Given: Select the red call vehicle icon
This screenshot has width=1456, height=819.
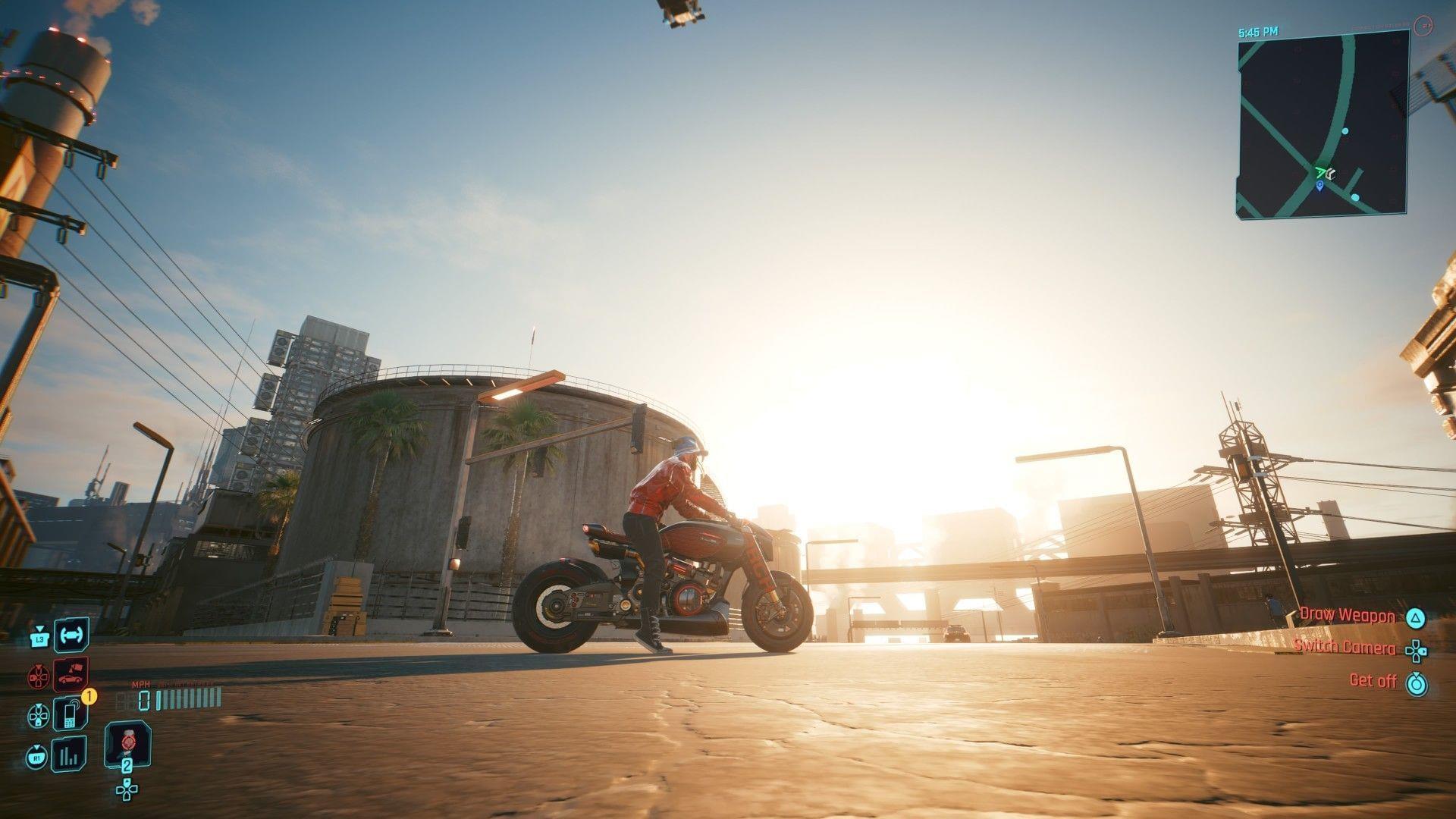Looking at the screenshot, I should 71,674.
